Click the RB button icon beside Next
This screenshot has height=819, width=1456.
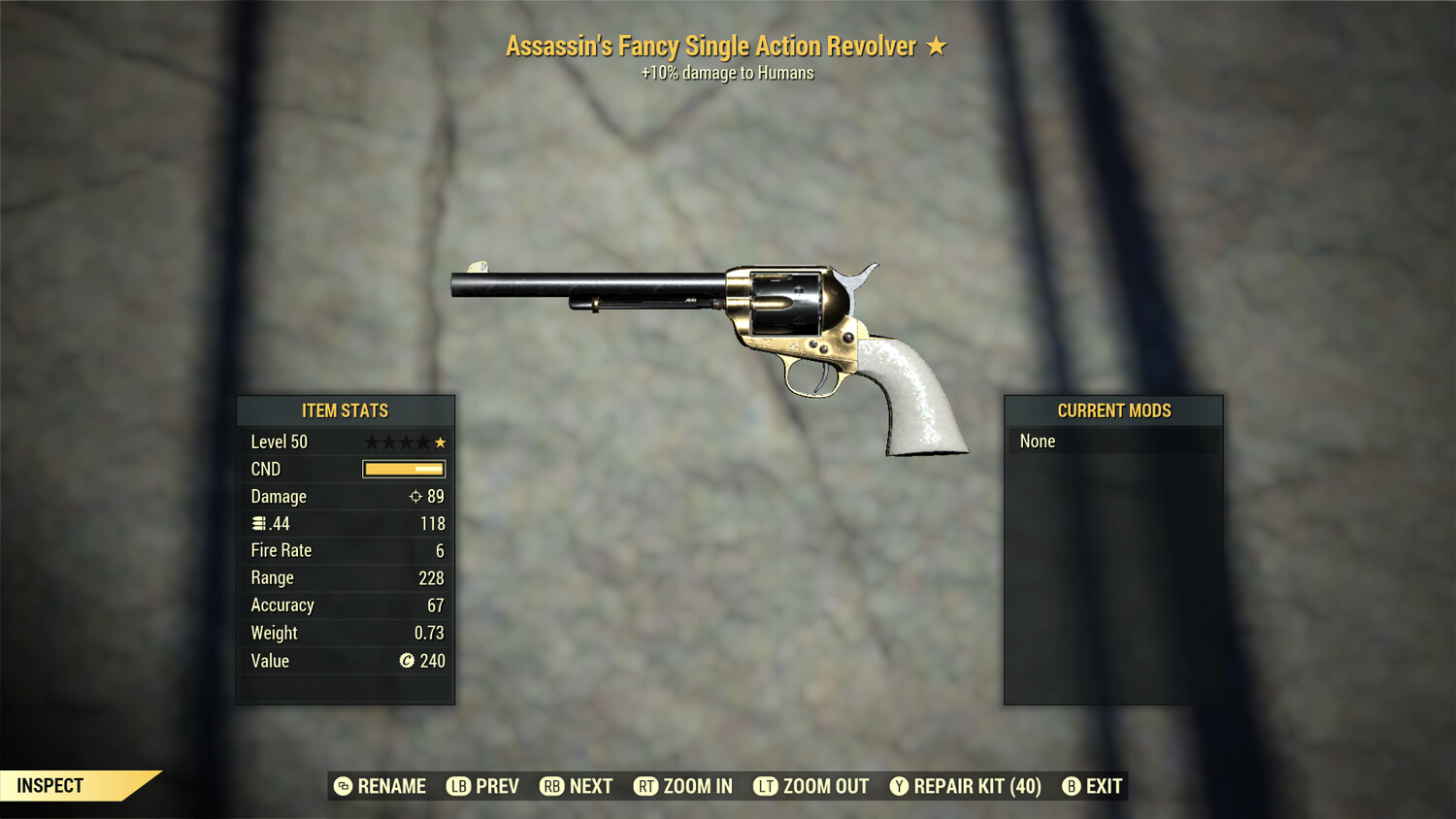tap(553, 786)
